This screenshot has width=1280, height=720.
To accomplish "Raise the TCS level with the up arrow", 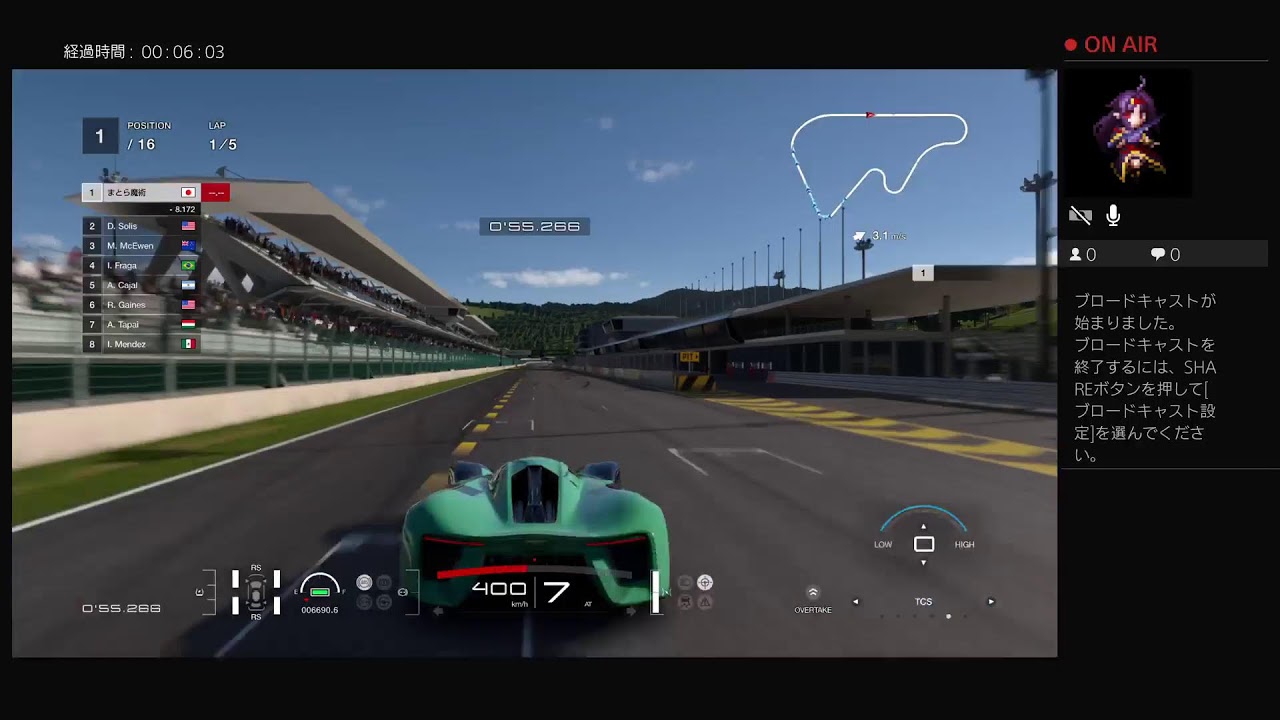I will pos(923,526).
